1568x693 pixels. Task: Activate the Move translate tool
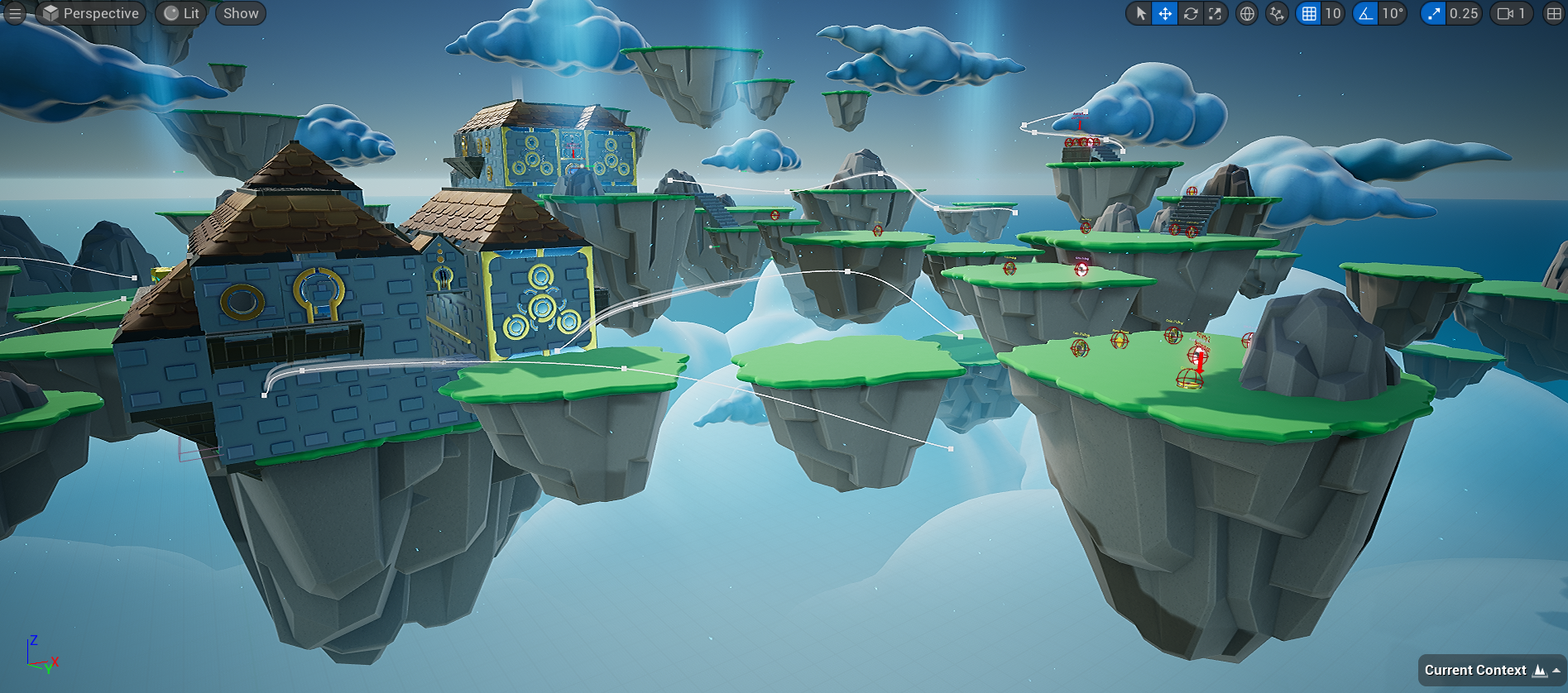[x=1165, y=13]
